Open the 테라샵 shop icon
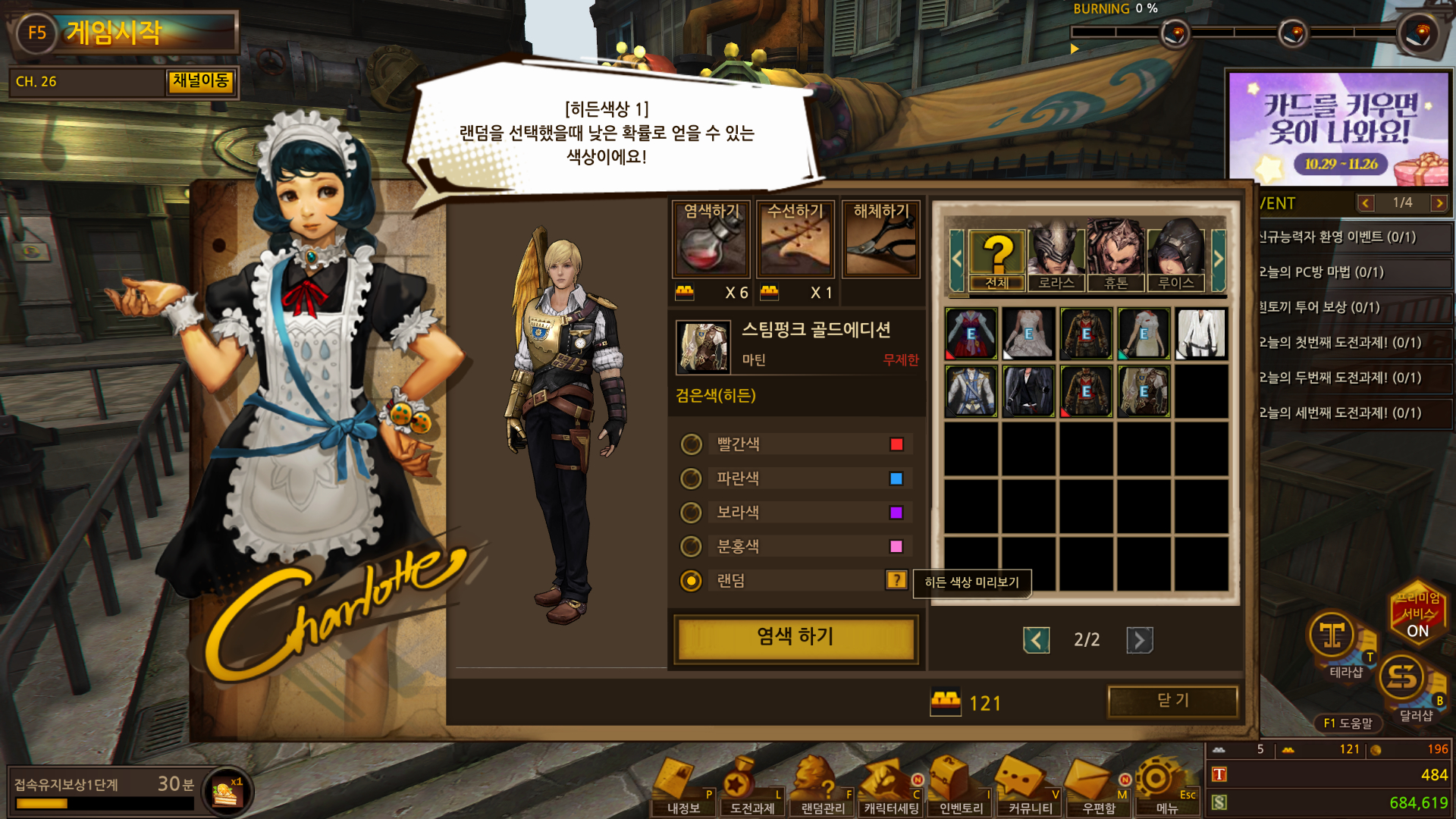Image resolution: width=1456 pixels, height=819 pixels. click(1334, 641)
